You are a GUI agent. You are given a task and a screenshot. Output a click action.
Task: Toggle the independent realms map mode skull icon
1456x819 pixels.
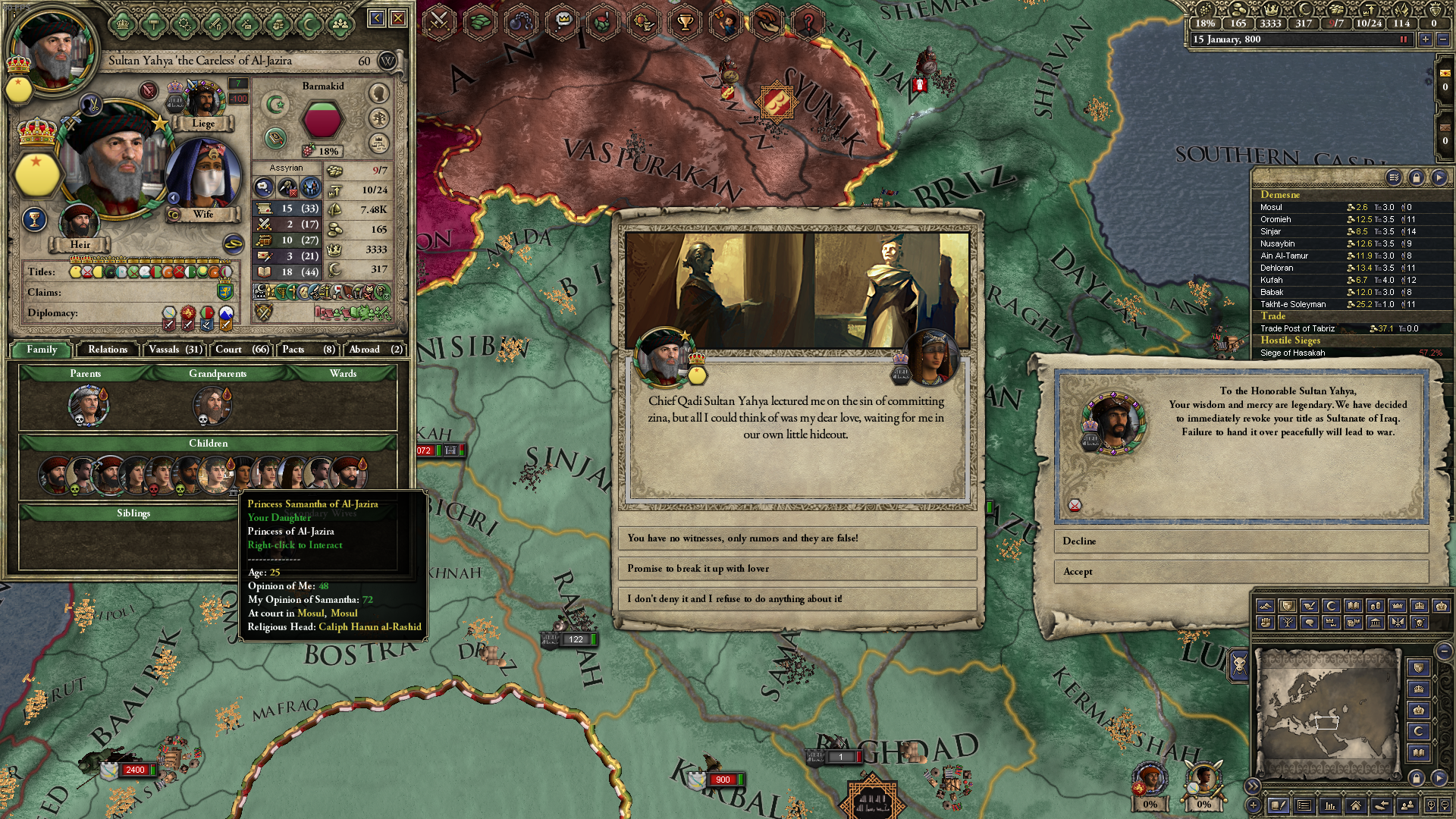pyautogui.click(x=1420, y=623)
